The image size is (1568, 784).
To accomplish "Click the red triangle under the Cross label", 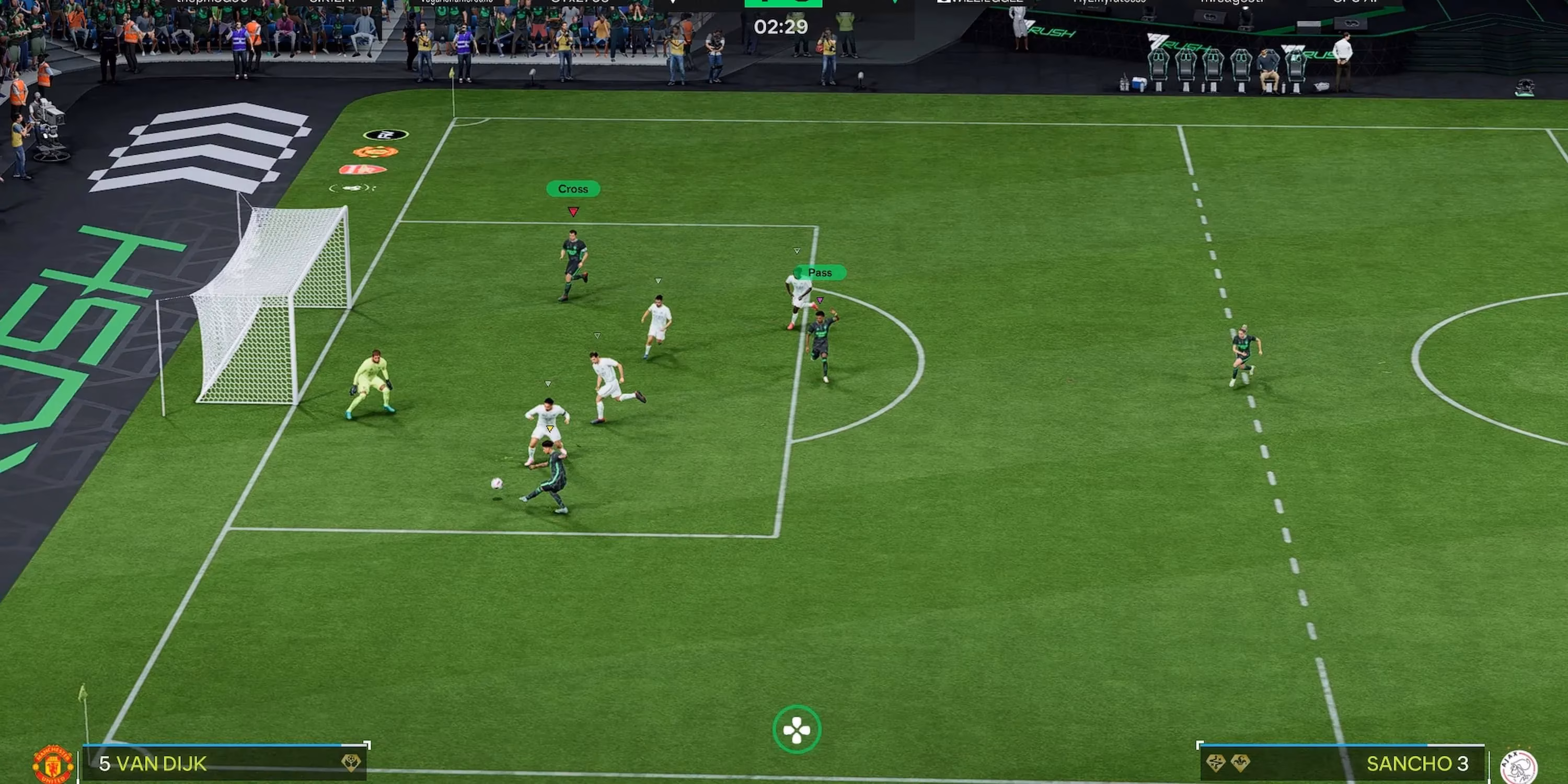I will click(x=573, y=211).
